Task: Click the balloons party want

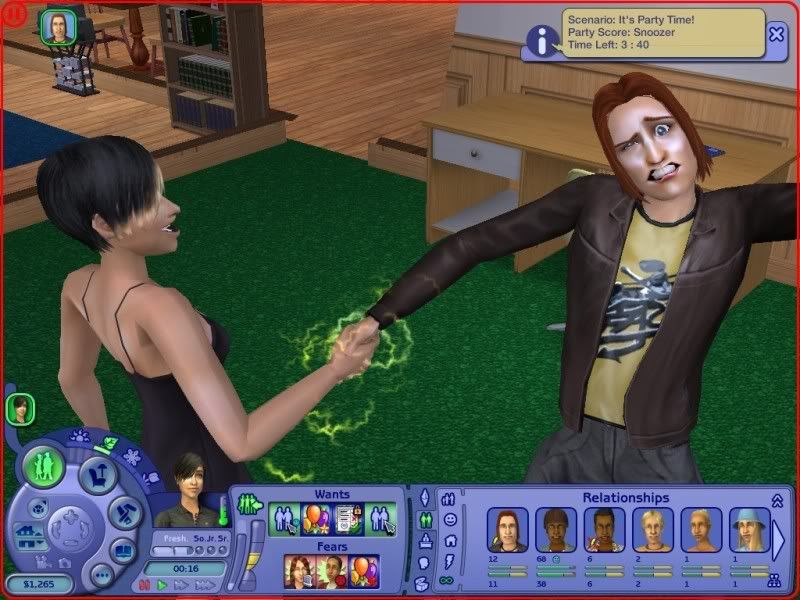Action: point(316,519)
